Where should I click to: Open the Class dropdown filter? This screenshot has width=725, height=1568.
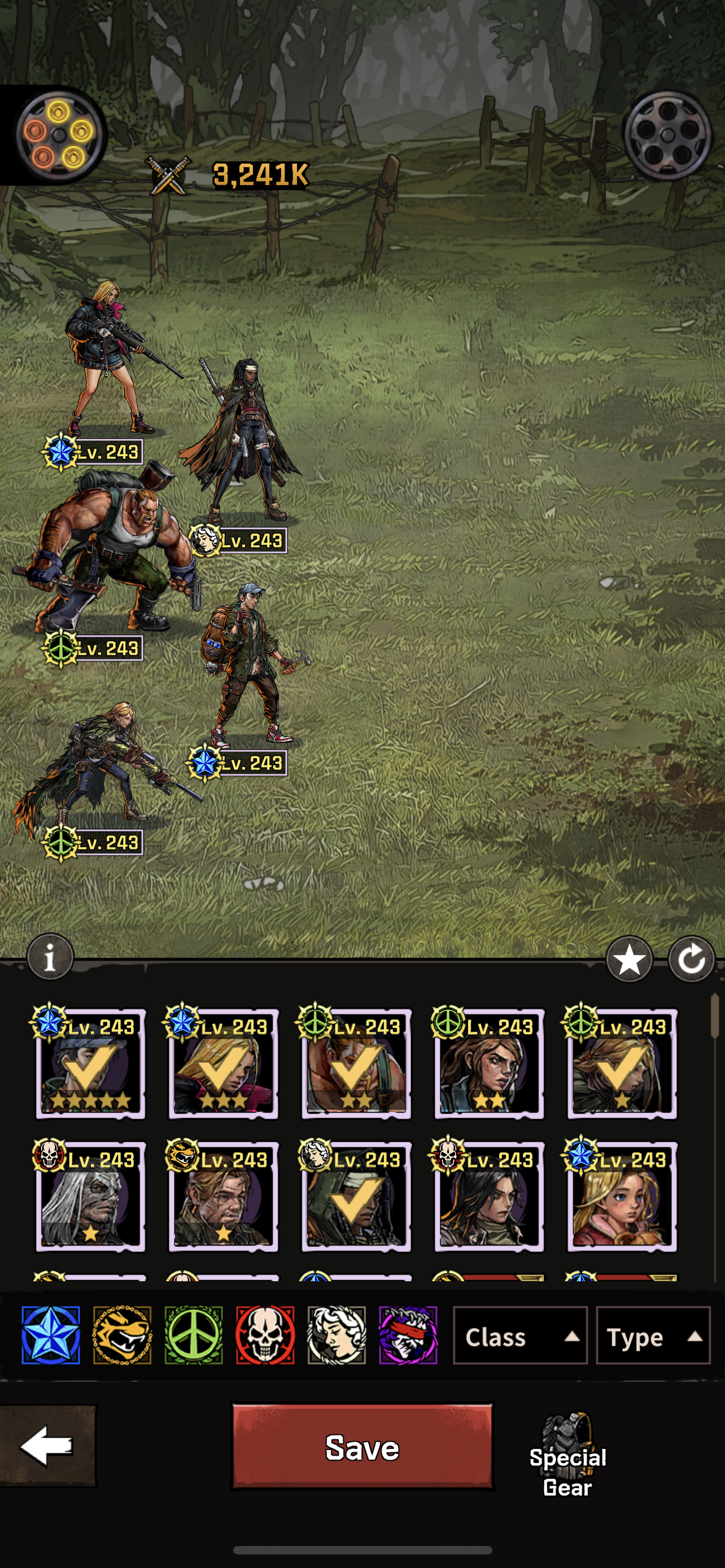coord(520,1337)
